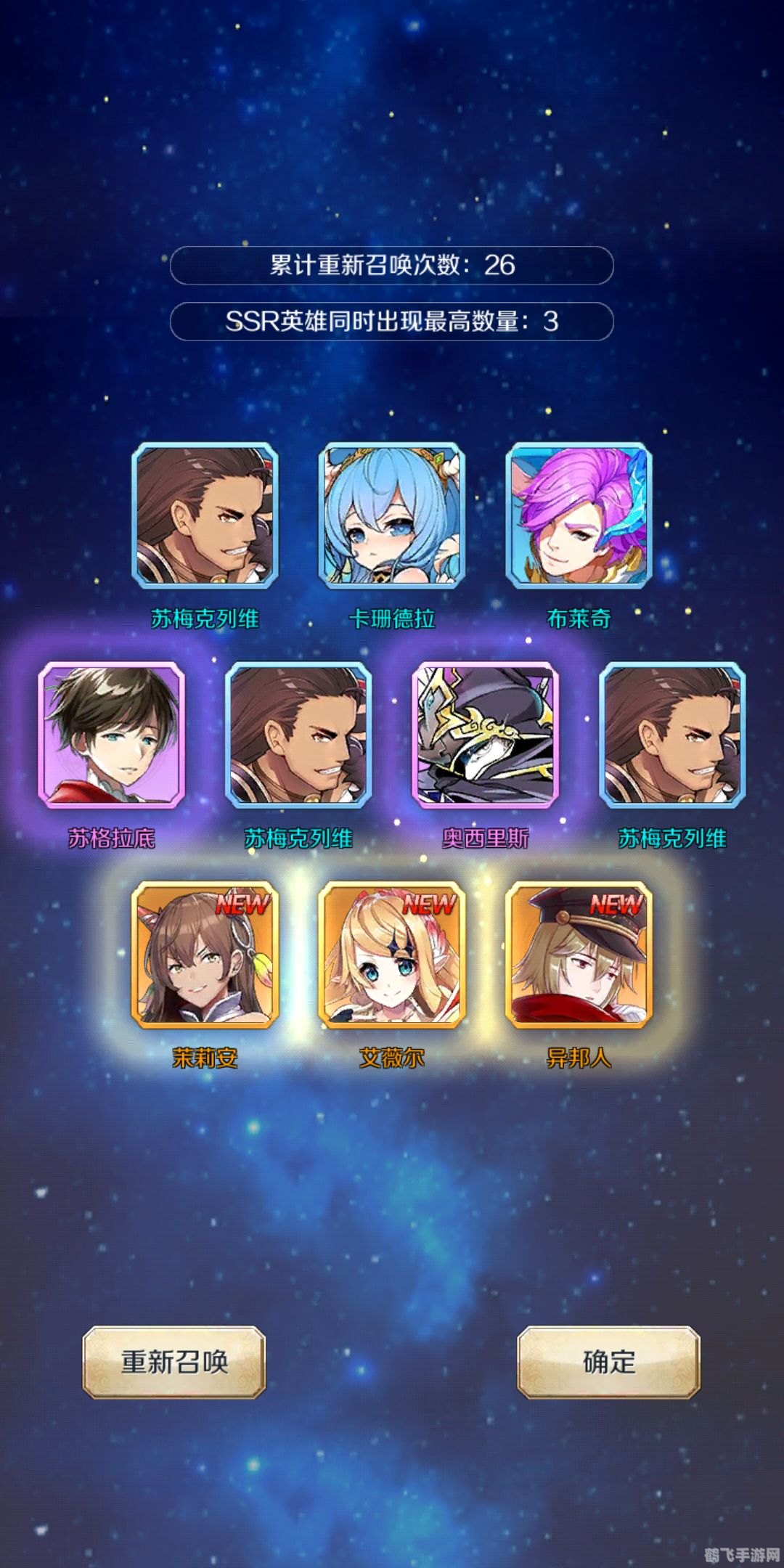Image resolution: width=784 pixels, height=1568 pixels.
Task: Choose the purple-haired 布莱奇 hero portrait
Action: click(579, 515)
